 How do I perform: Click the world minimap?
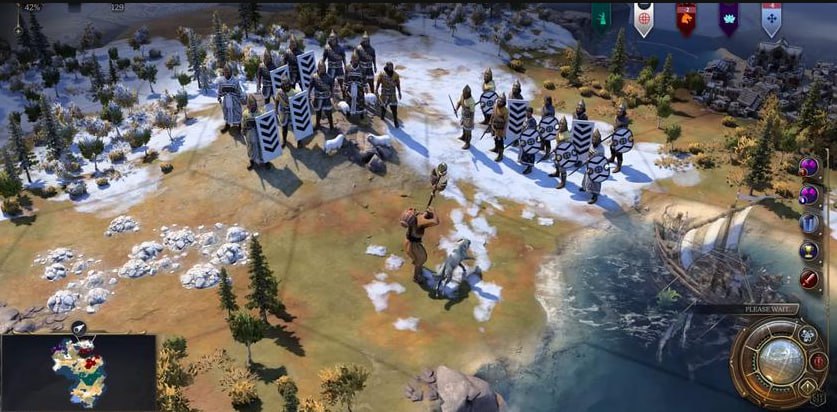tap(78, 372)
